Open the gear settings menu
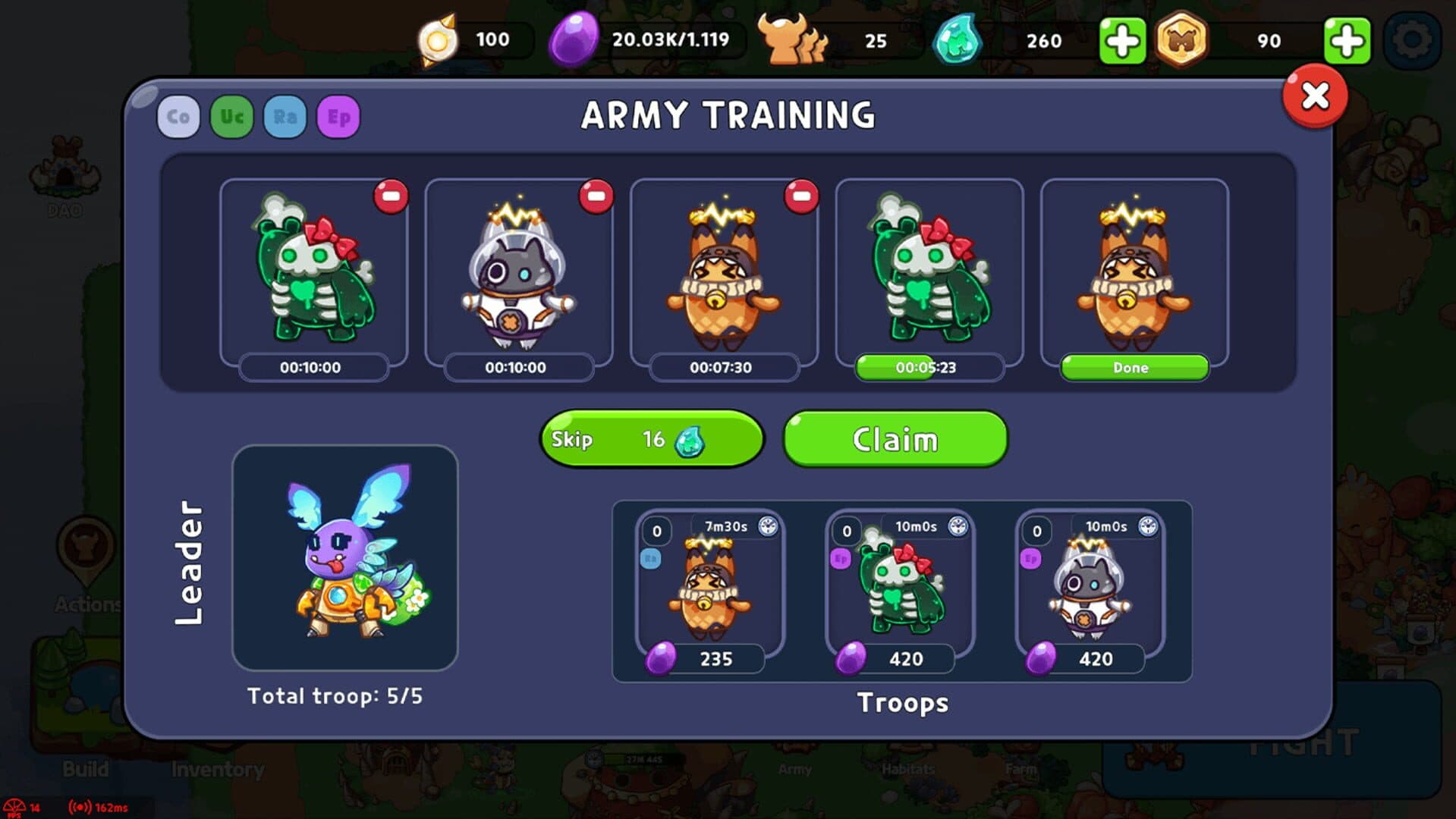The width and height of the screenshot is (1456, 819). pos(1411,40)
